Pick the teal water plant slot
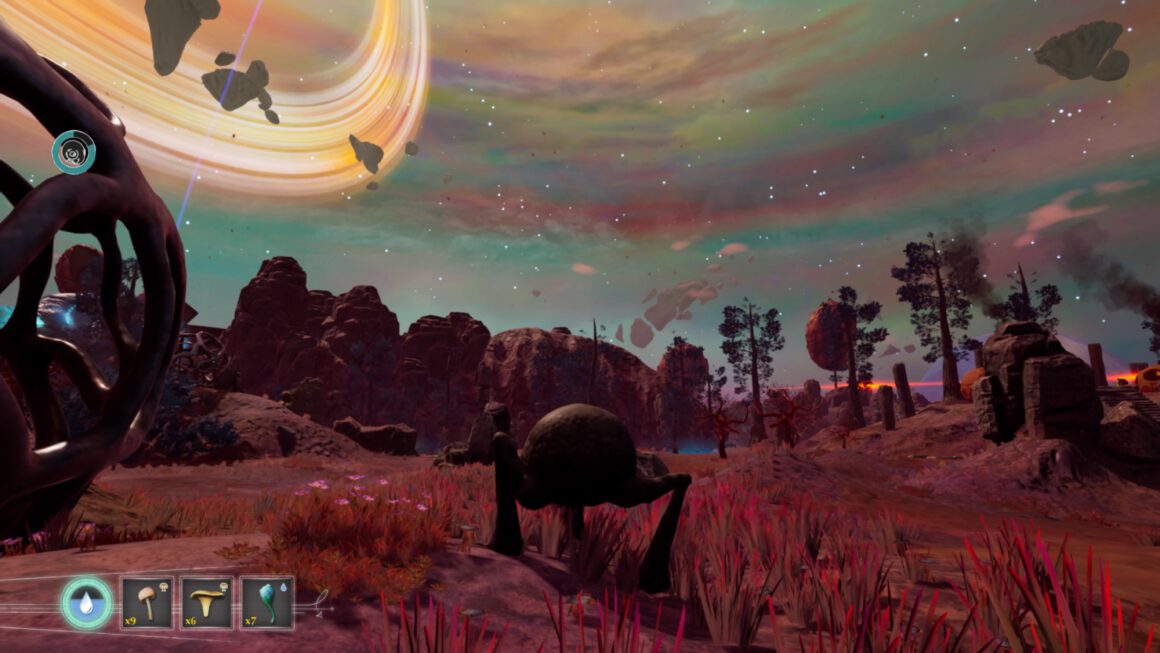The width and height of the screenshot is (1160, 653). click(x=267, y=602)
